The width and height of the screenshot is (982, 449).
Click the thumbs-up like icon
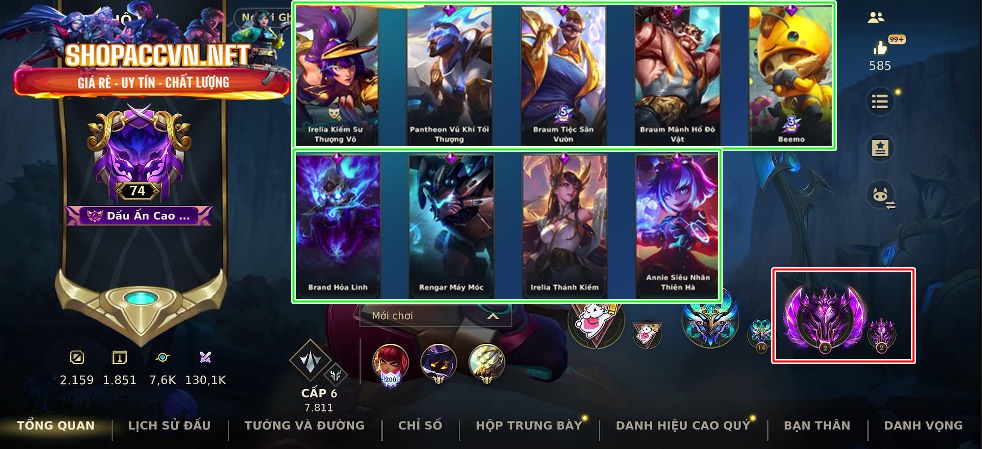coord(881,48)
